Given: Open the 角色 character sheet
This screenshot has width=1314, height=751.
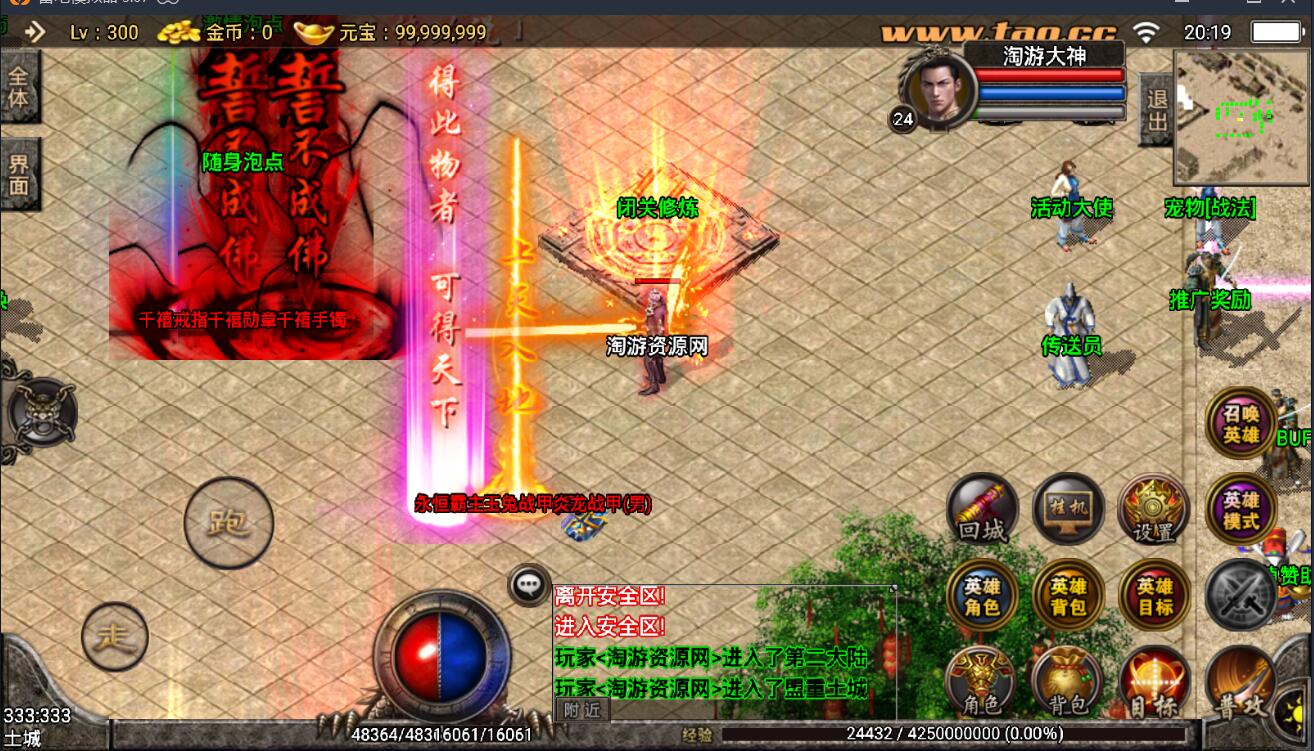Looking at the screenshot, I should tap(982, 682).
